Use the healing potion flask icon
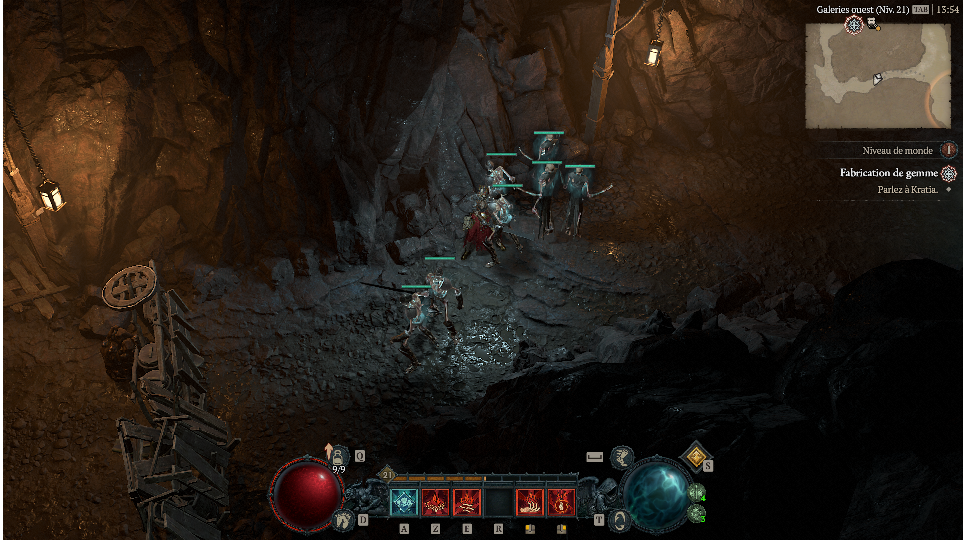963x542 pixels. pyautogui.click(x=339, y=456)
